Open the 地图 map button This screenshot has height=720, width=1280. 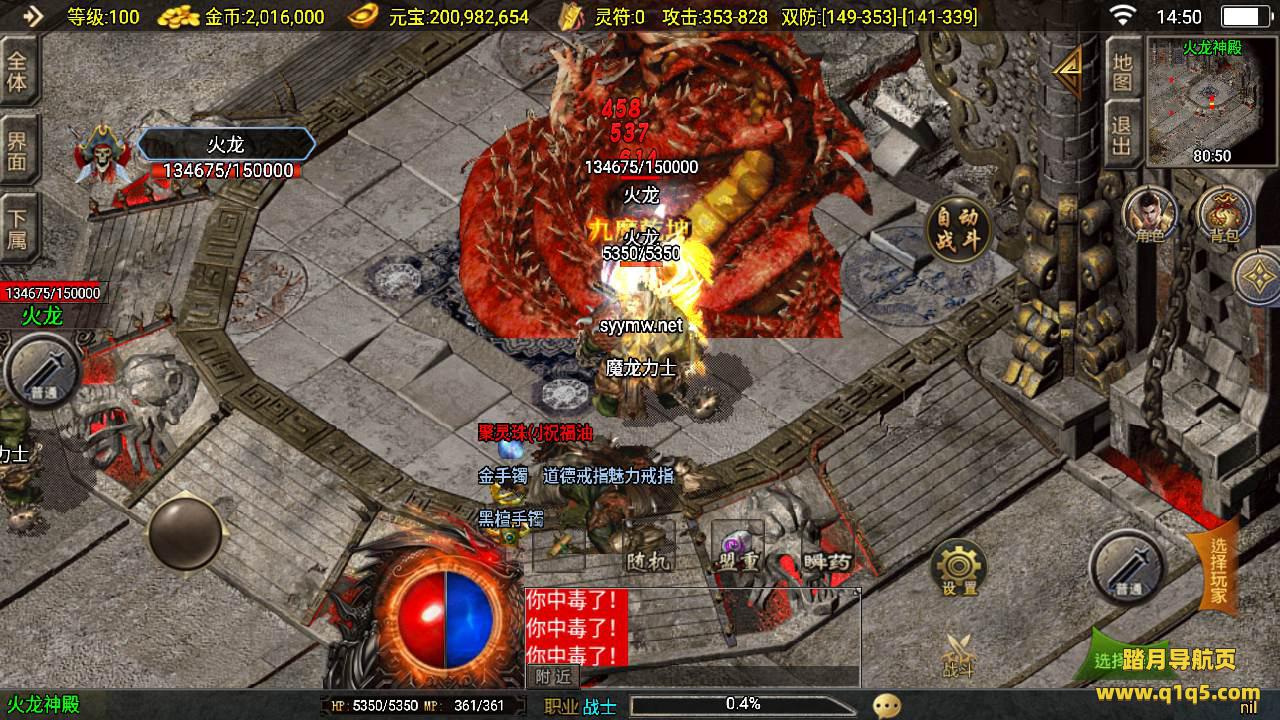point(1122,72)
